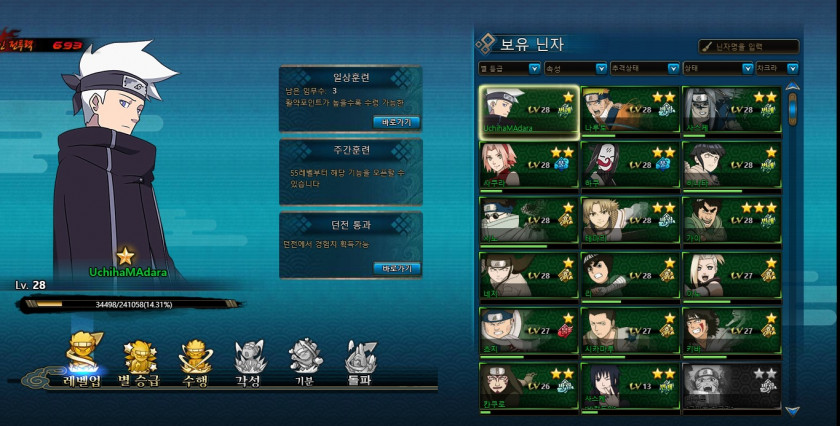Expand the 속성 attribute filter dropdown
840x426 pixels.
[575, 69]
